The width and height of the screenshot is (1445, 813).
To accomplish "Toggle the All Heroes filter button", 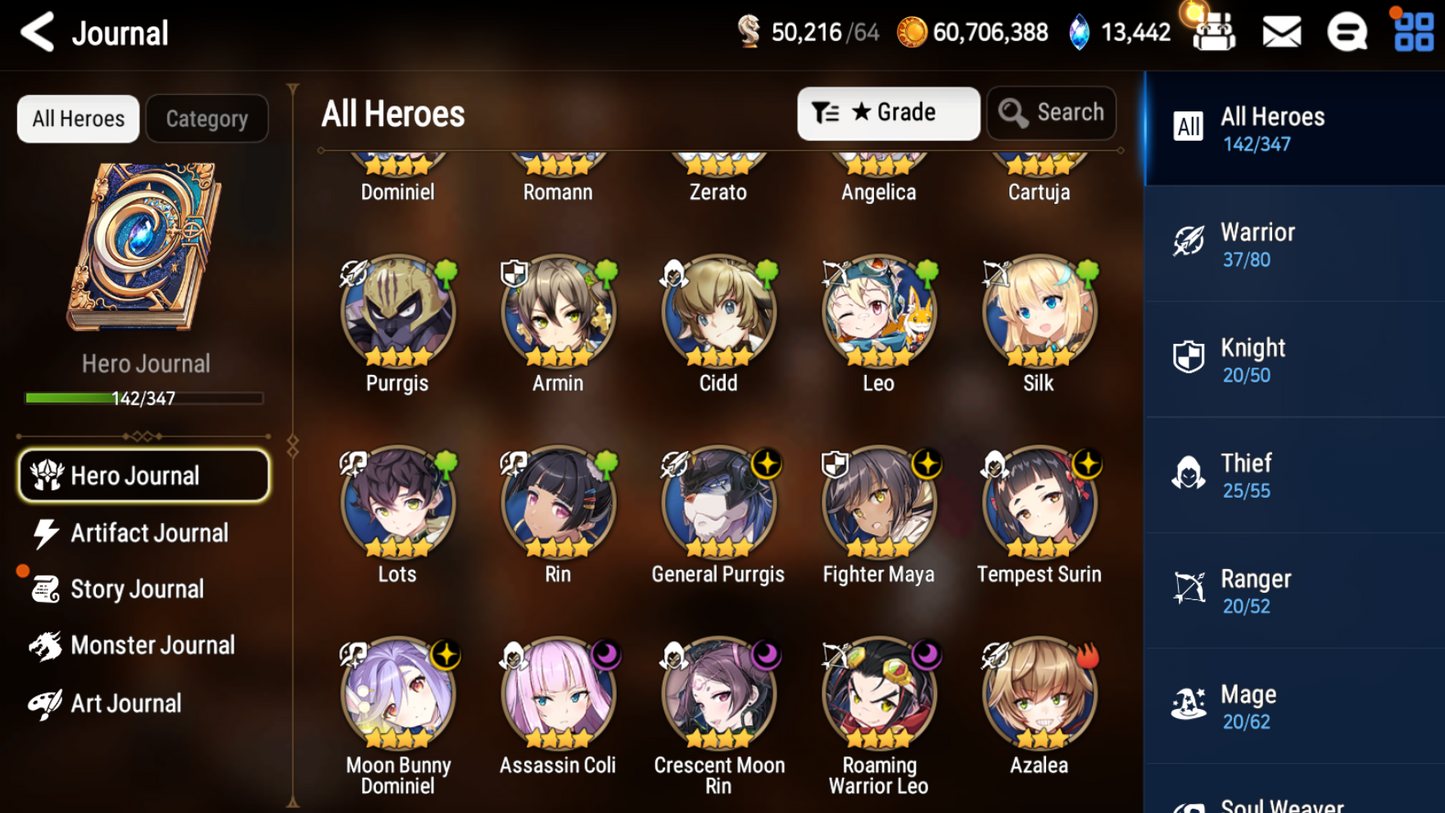I will click(x=77, y=118).
